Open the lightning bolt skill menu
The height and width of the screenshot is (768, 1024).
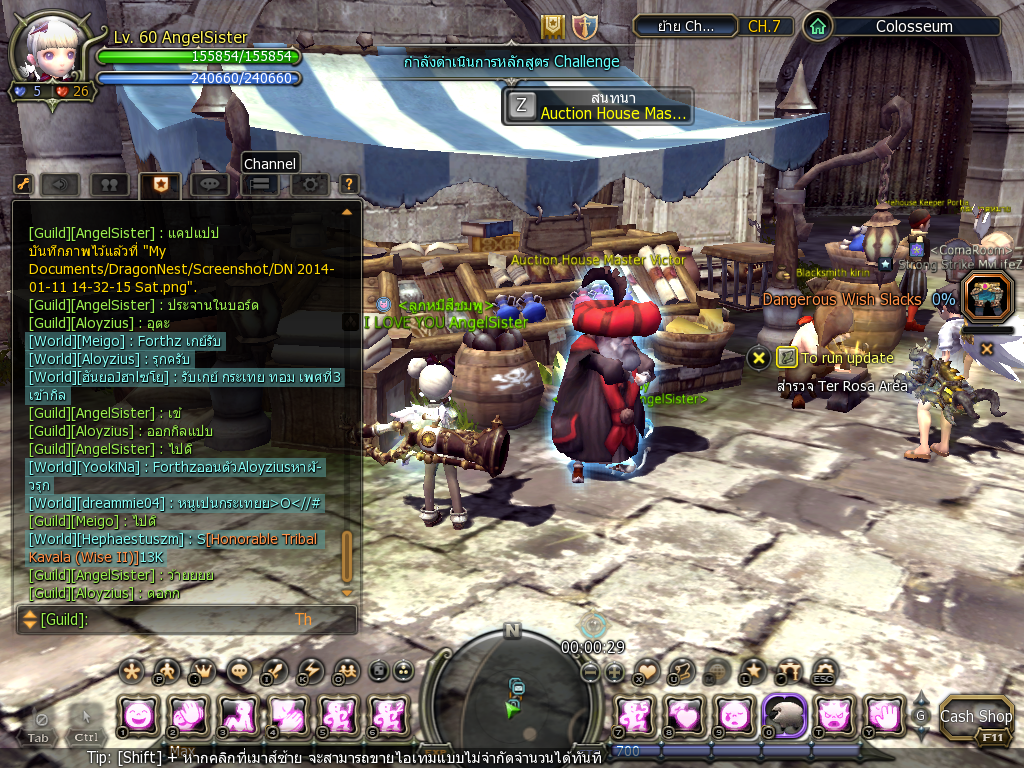click(x=311, y=670)
